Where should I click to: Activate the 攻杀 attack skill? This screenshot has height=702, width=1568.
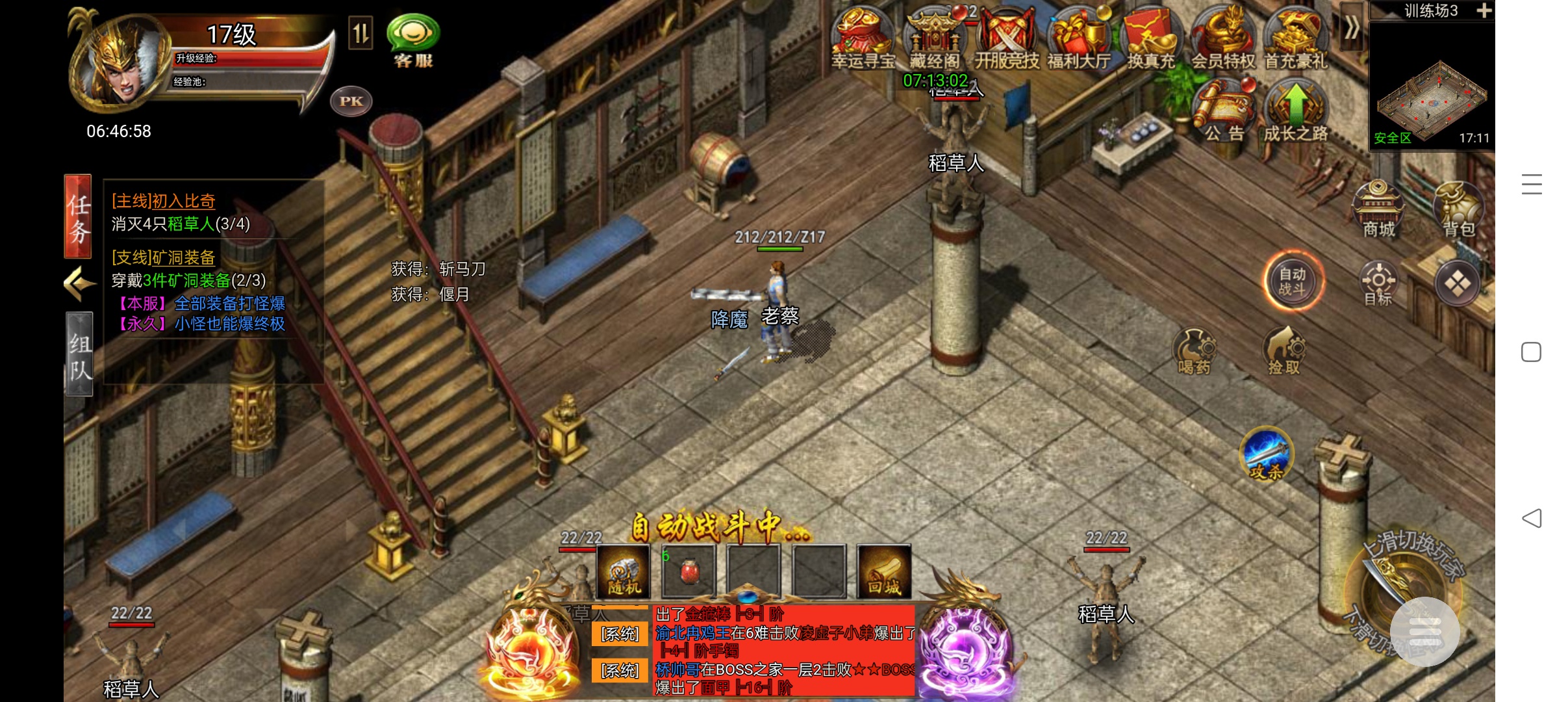click(x=1267, y=454)
